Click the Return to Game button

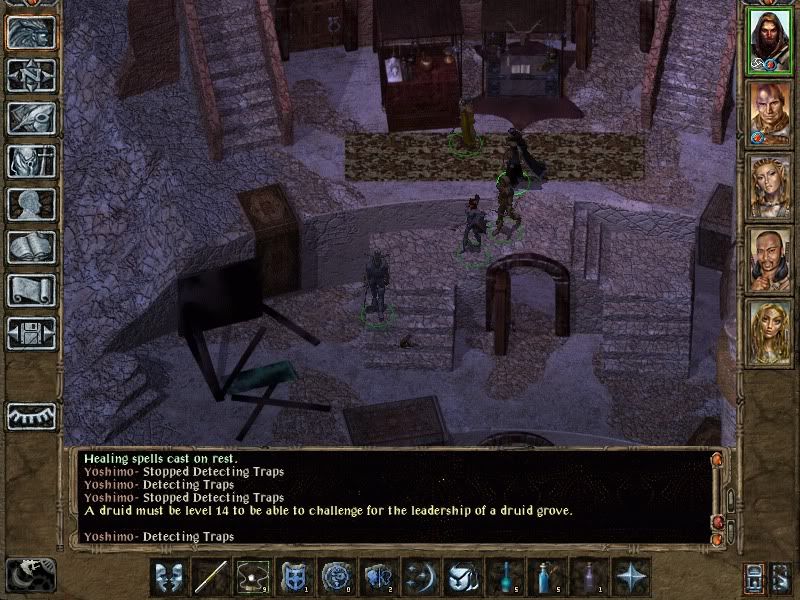pos(30,32)
